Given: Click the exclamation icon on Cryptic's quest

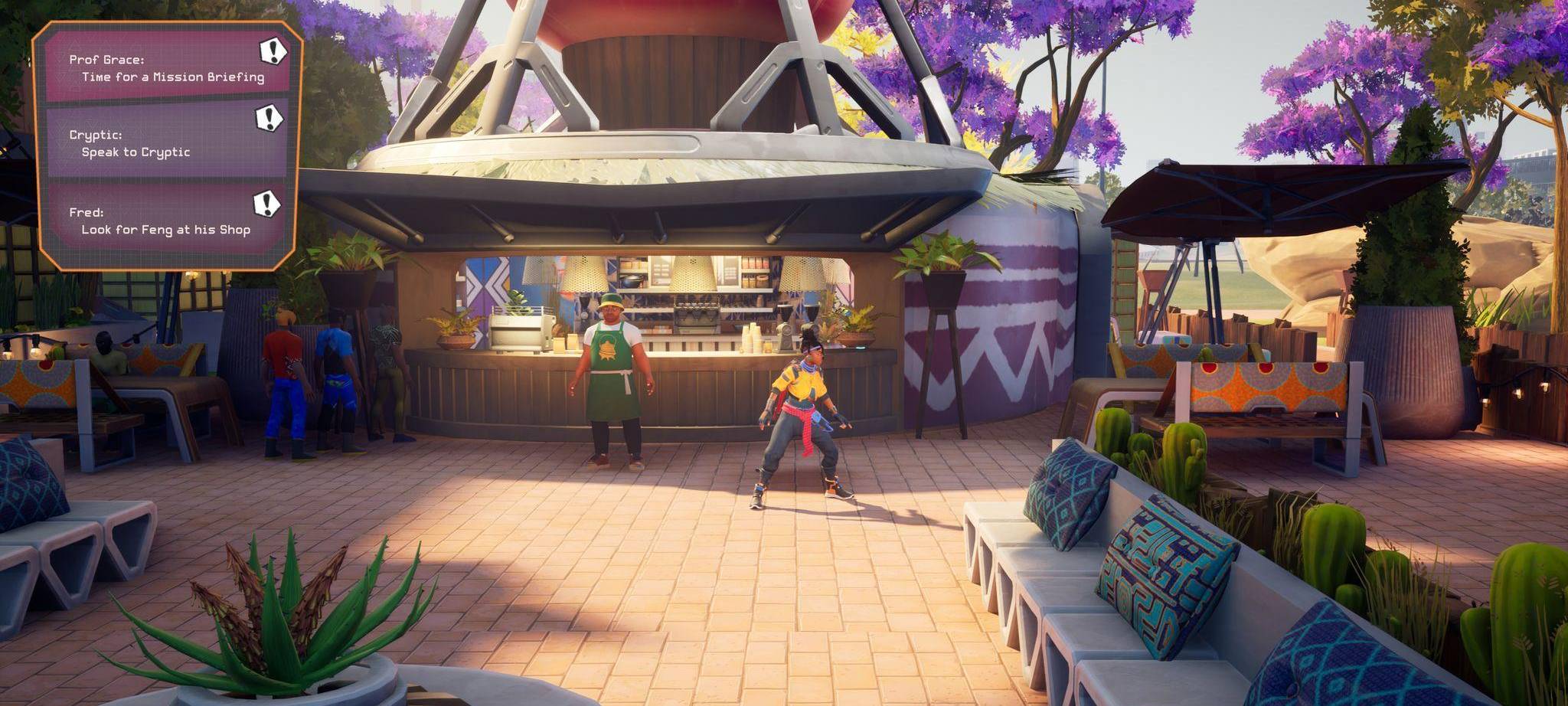Looking at the screenshot, I should (x=268, y=119).
